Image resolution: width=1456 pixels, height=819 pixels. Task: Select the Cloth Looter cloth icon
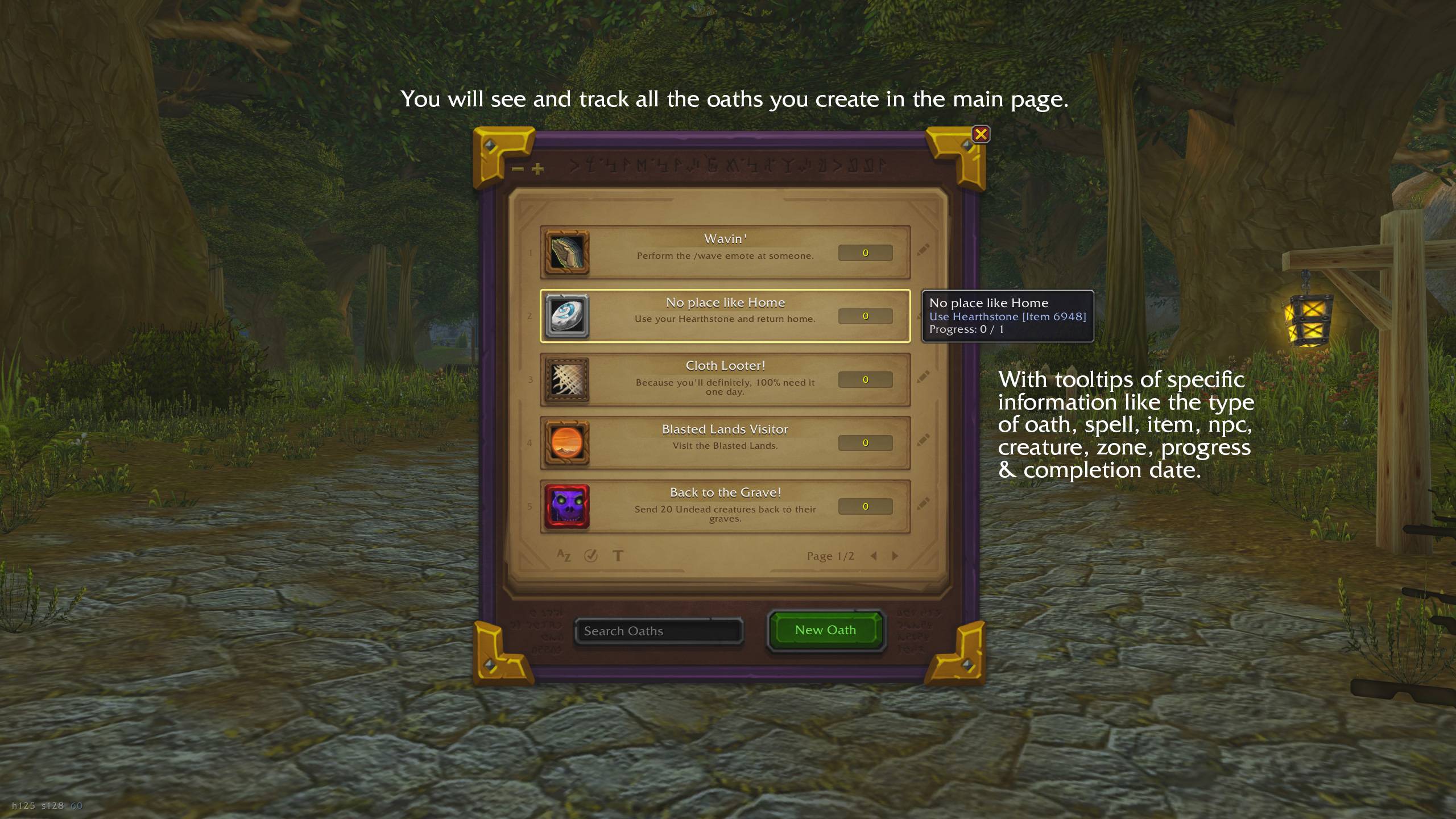point(566,380)
